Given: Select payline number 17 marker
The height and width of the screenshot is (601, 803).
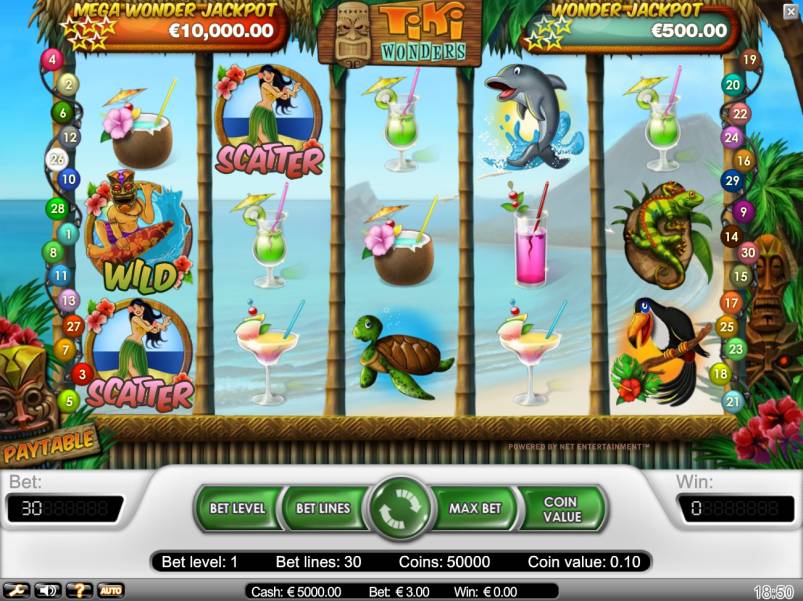Looking at the screenshot, I should pos(731,301).
